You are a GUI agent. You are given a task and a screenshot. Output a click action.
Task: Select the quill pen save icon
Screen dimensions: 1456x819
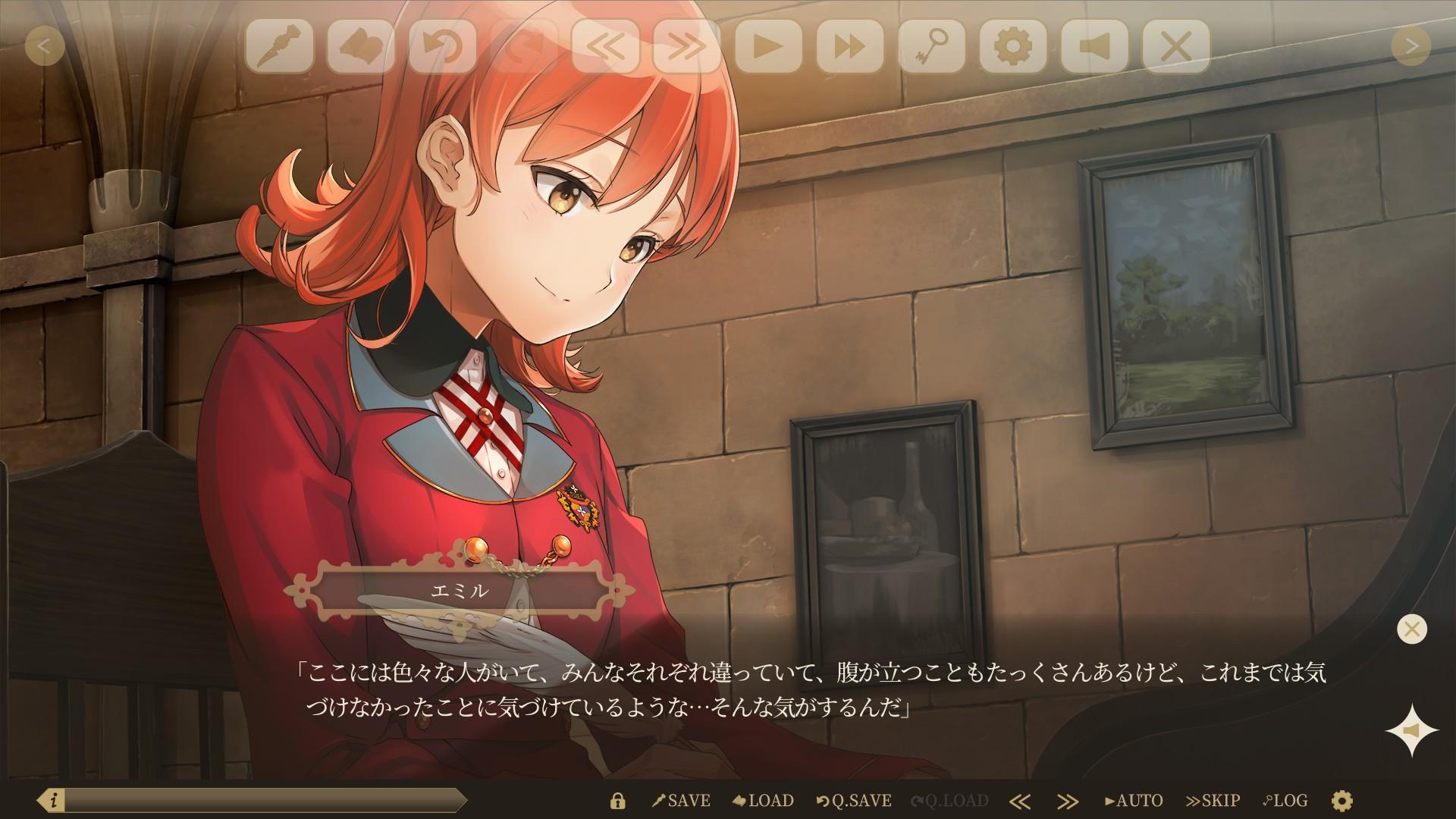281,47
